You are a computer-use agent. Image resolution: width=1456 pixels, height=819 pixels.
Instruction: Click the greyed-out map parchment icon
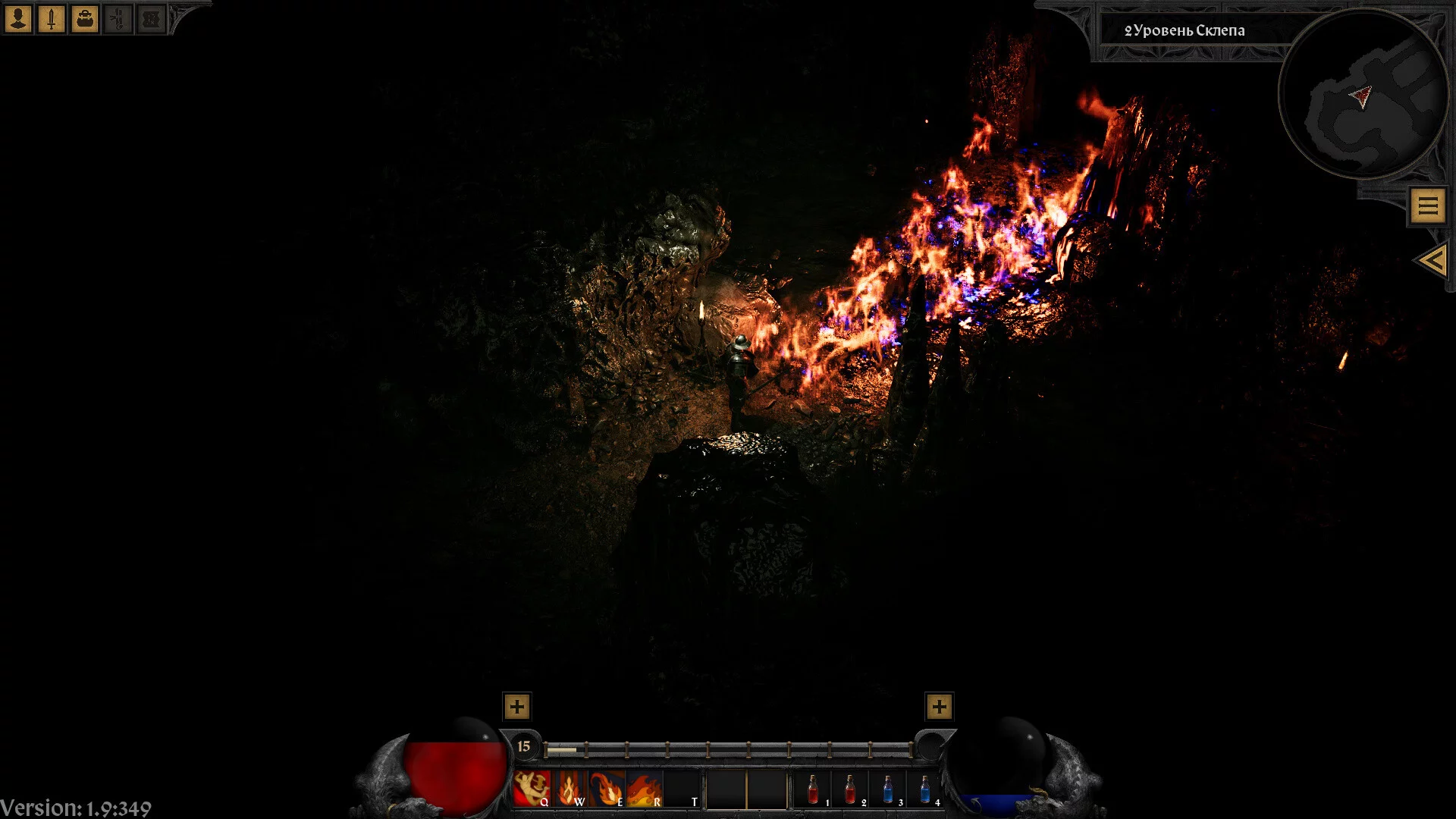pos(151,18)
